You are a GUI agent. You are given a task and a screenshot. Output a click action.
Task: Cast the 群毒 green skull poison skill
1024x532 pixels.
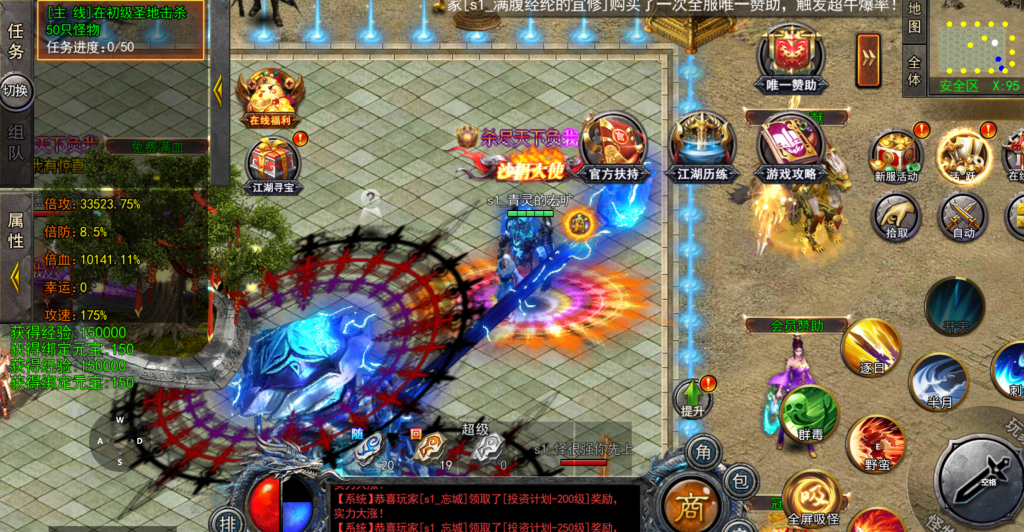tap(807, 414)
